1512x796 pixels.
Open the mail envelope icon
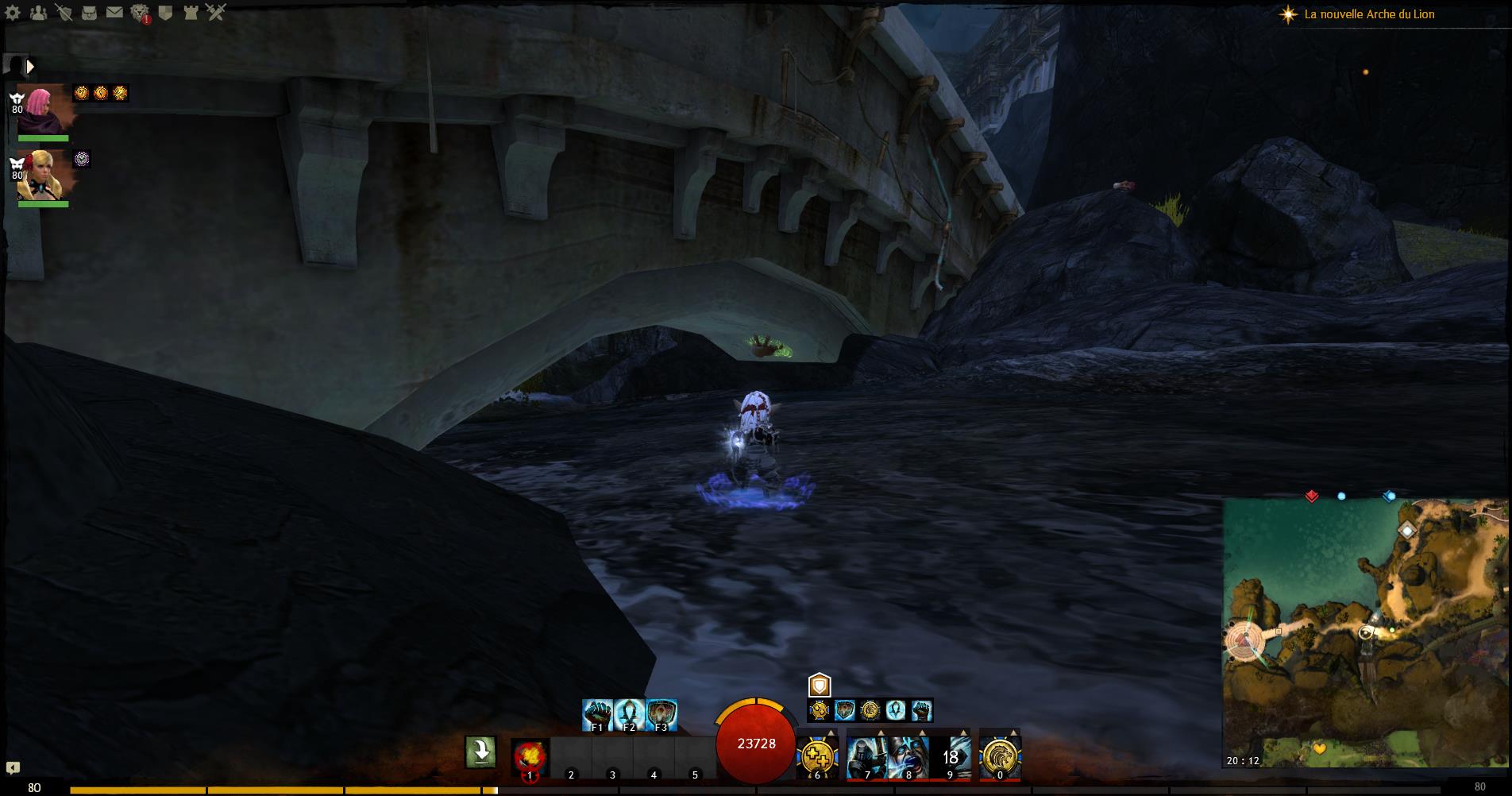point(114,13)
